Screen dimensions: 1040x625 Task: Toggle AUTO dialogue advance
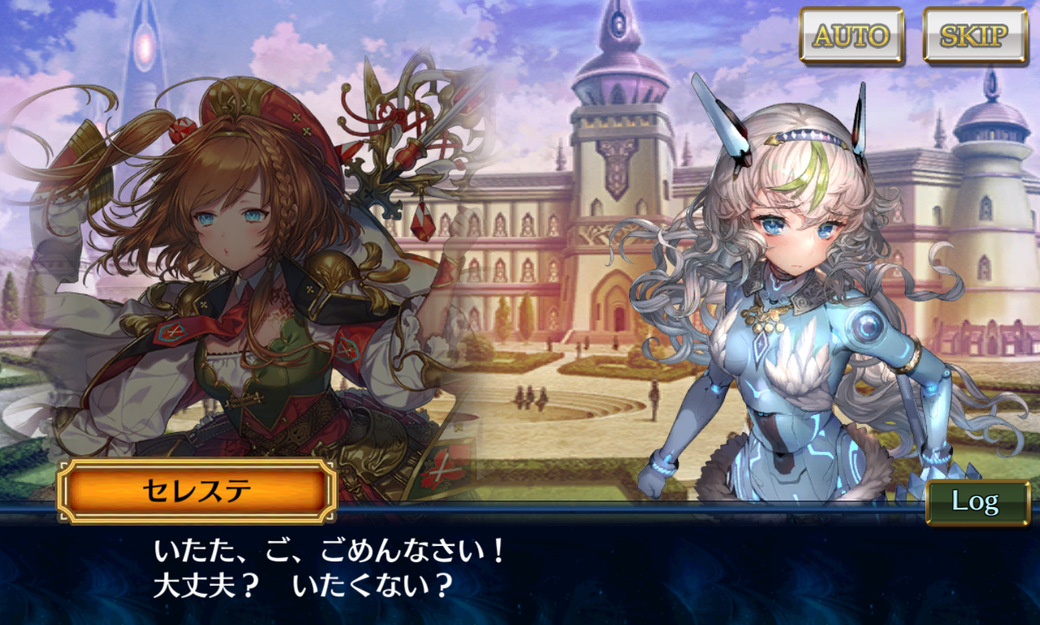coord(851,36)
